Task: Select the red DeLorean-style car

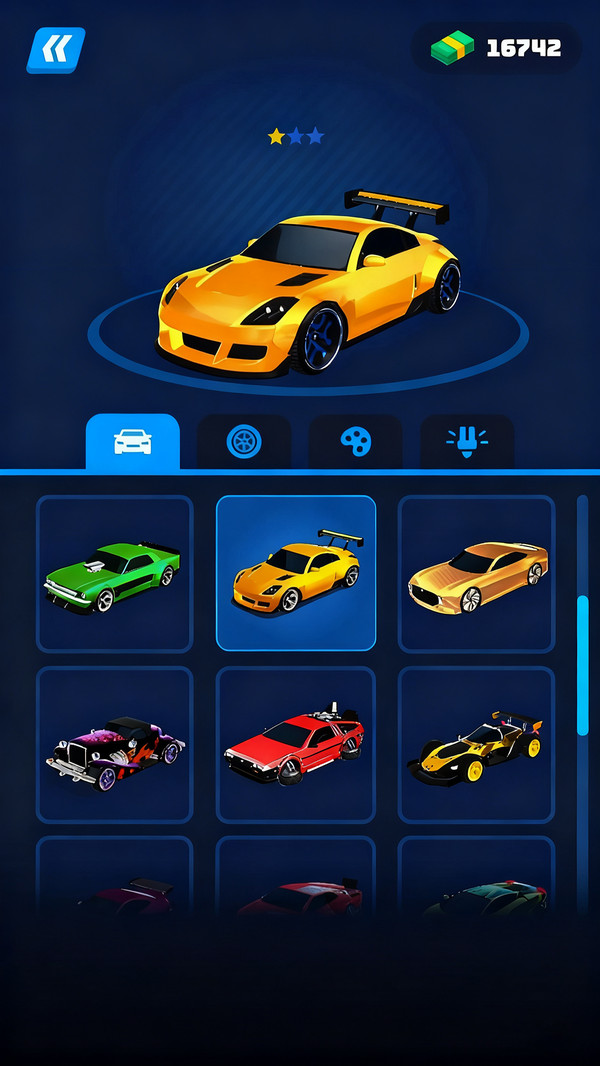Action: coord(296,745)
